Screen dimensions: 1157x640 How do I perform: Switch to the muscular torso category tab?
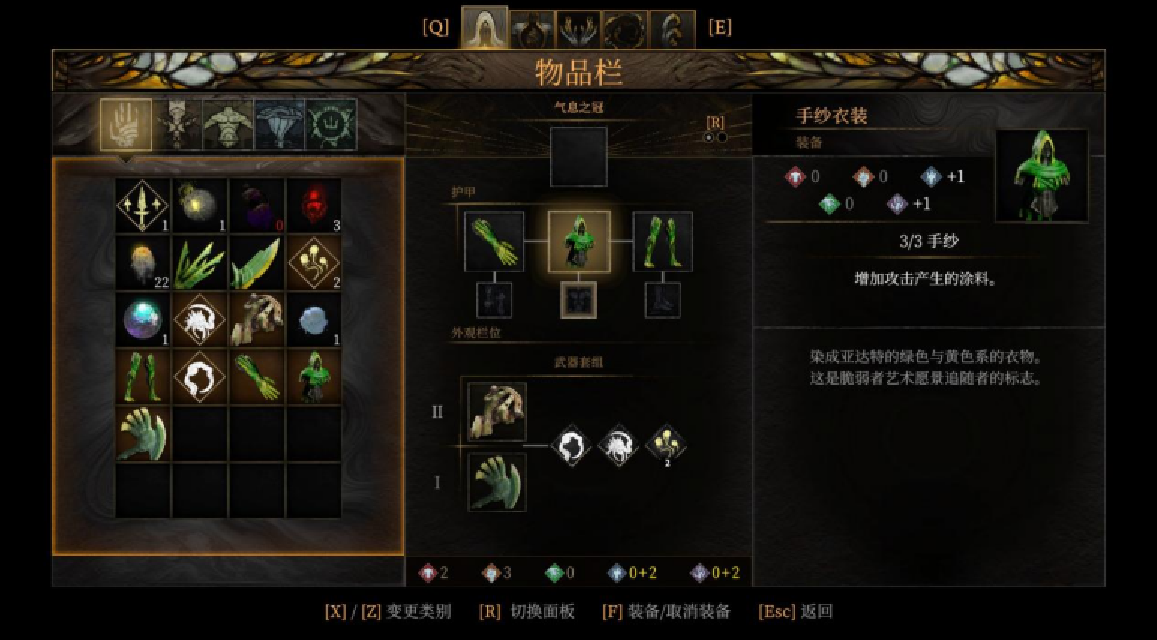228,125
